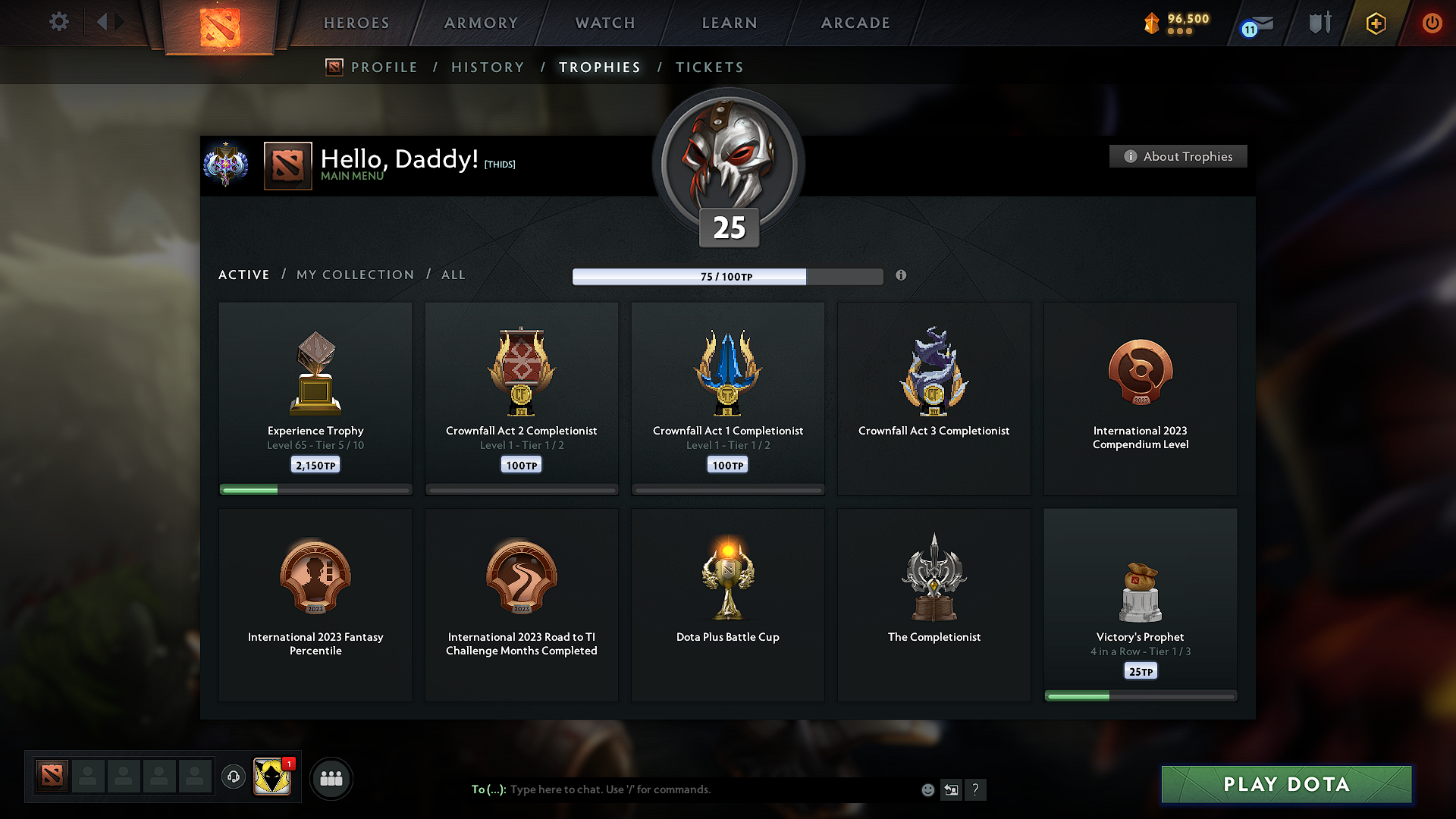Open the TICKETS tab
The image size is (1456, 819).
click(709, 67)
